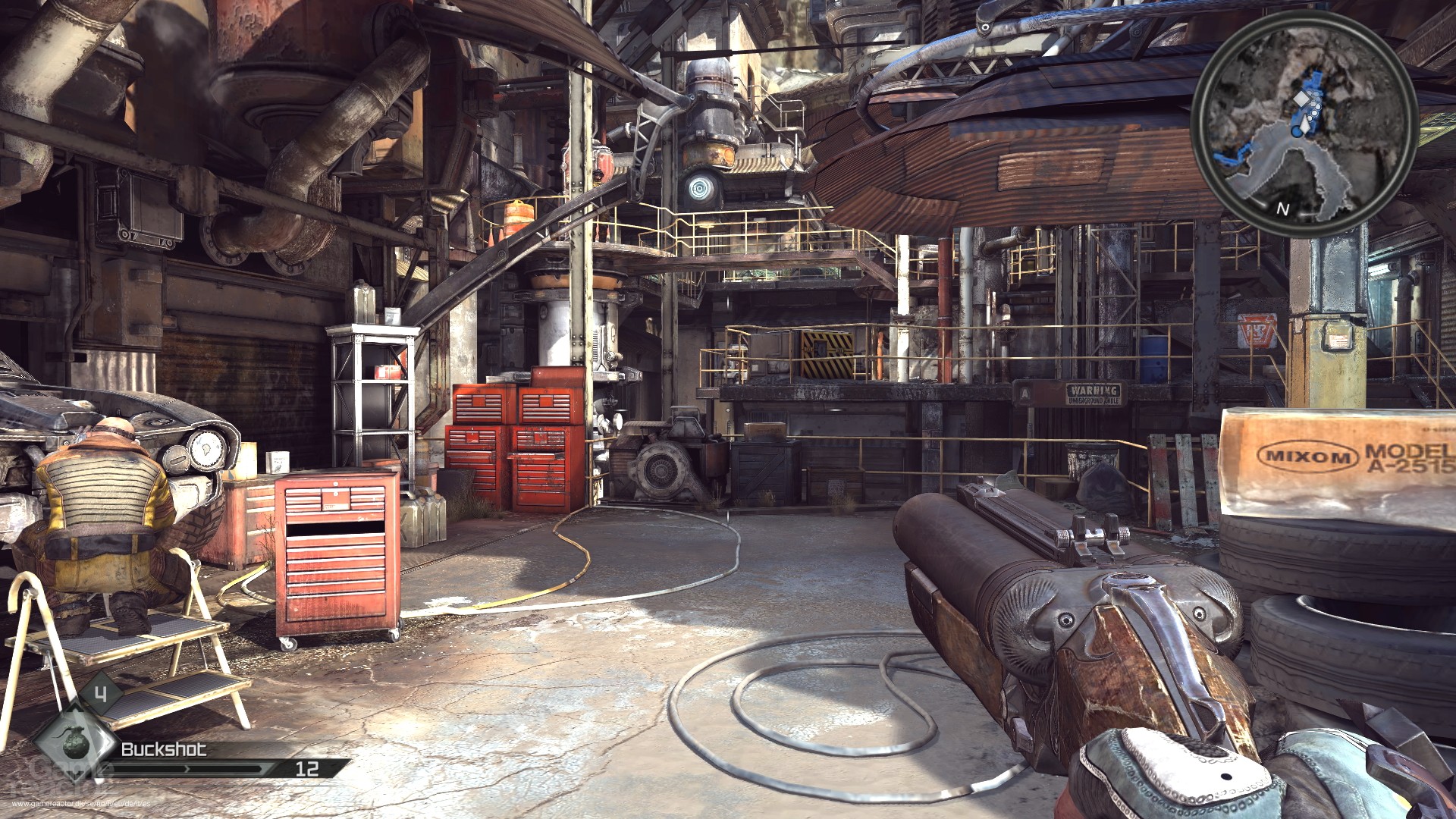Screen dimensions: 1456x819
Task: Click the player diamond marker on the minimap
Action: 1301,99
